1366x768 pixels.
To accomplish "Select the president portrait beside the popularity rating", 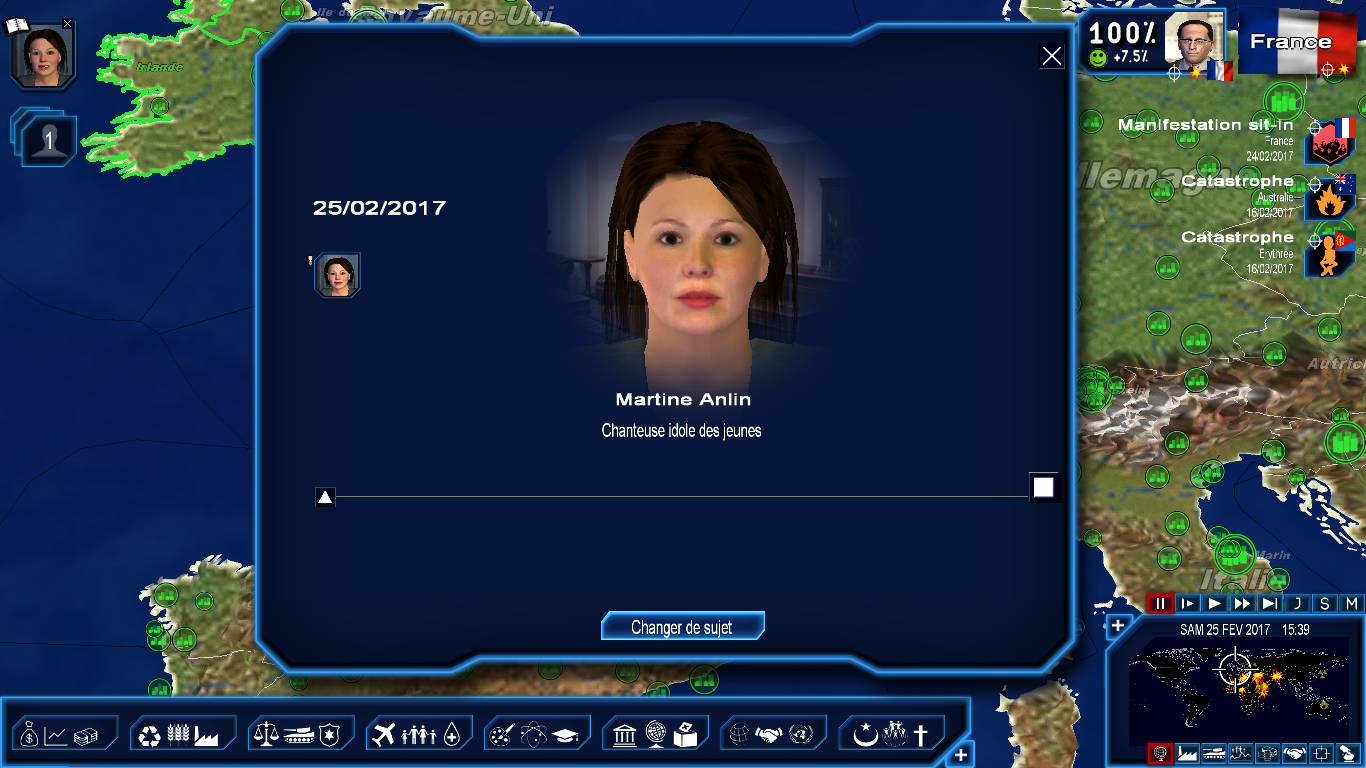I will (1195, 43).
